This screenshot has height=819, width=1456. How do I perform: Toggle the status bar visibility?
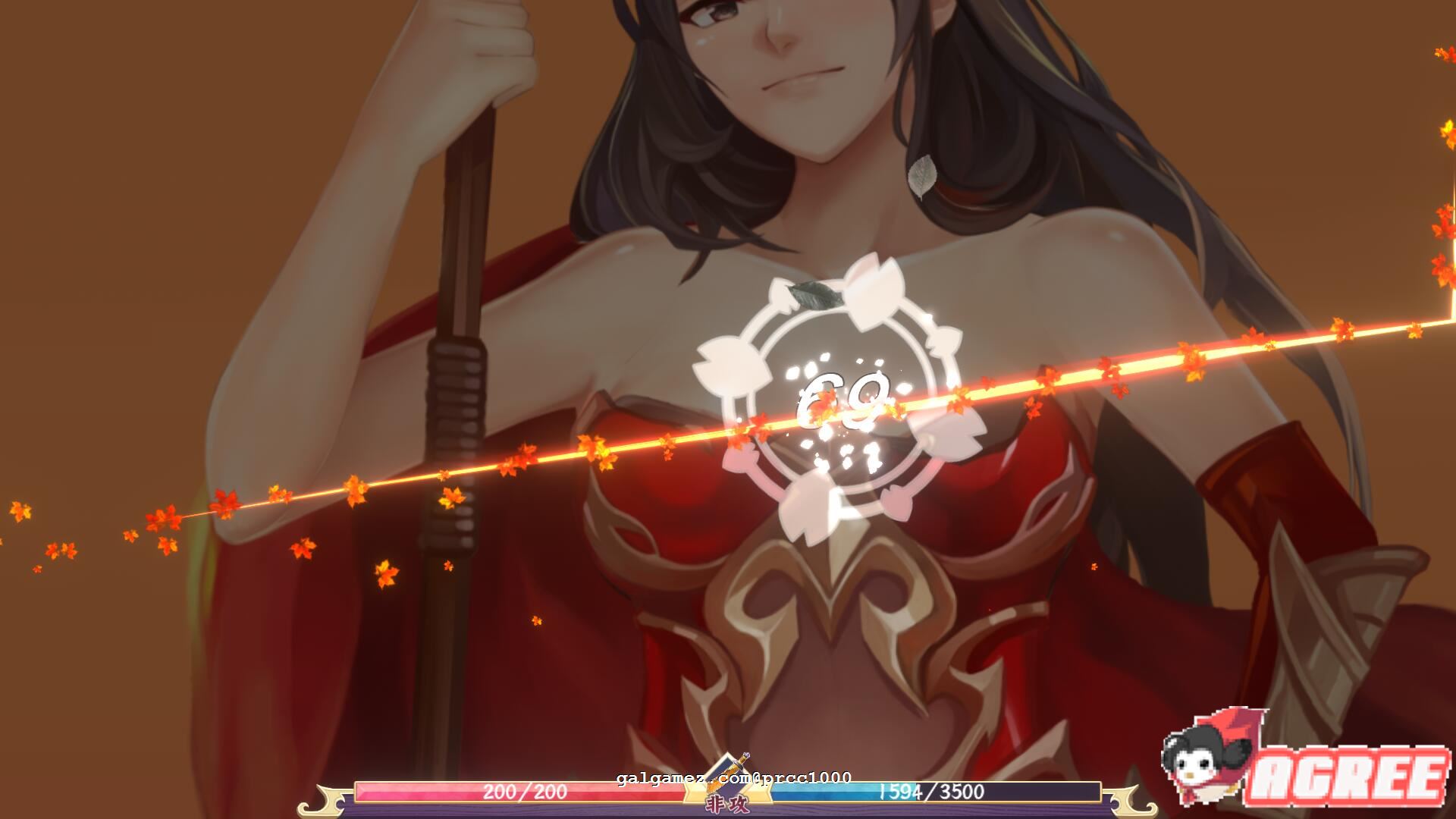pos(728,794)
